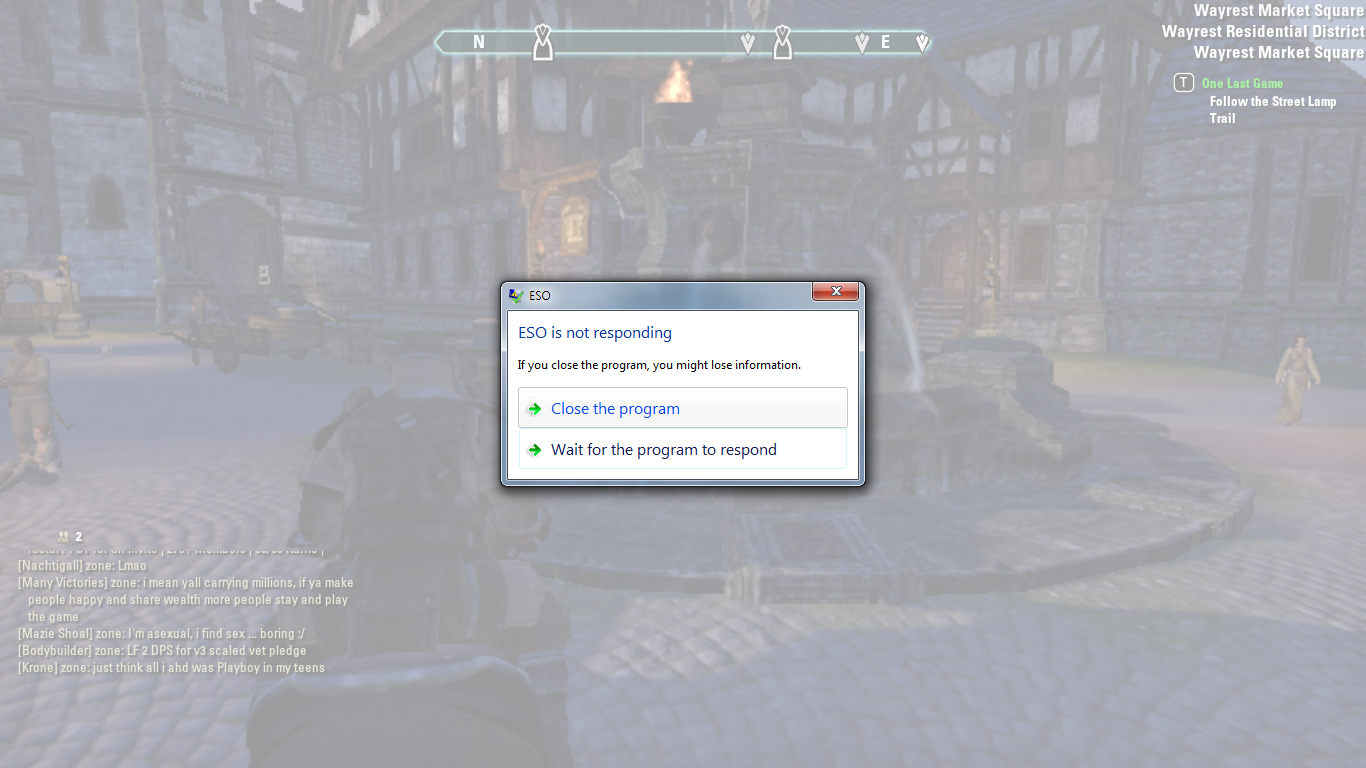Click the Wayrest Market Square location label
This screenshot has height=768, width=1366.
pos(1278,10)
